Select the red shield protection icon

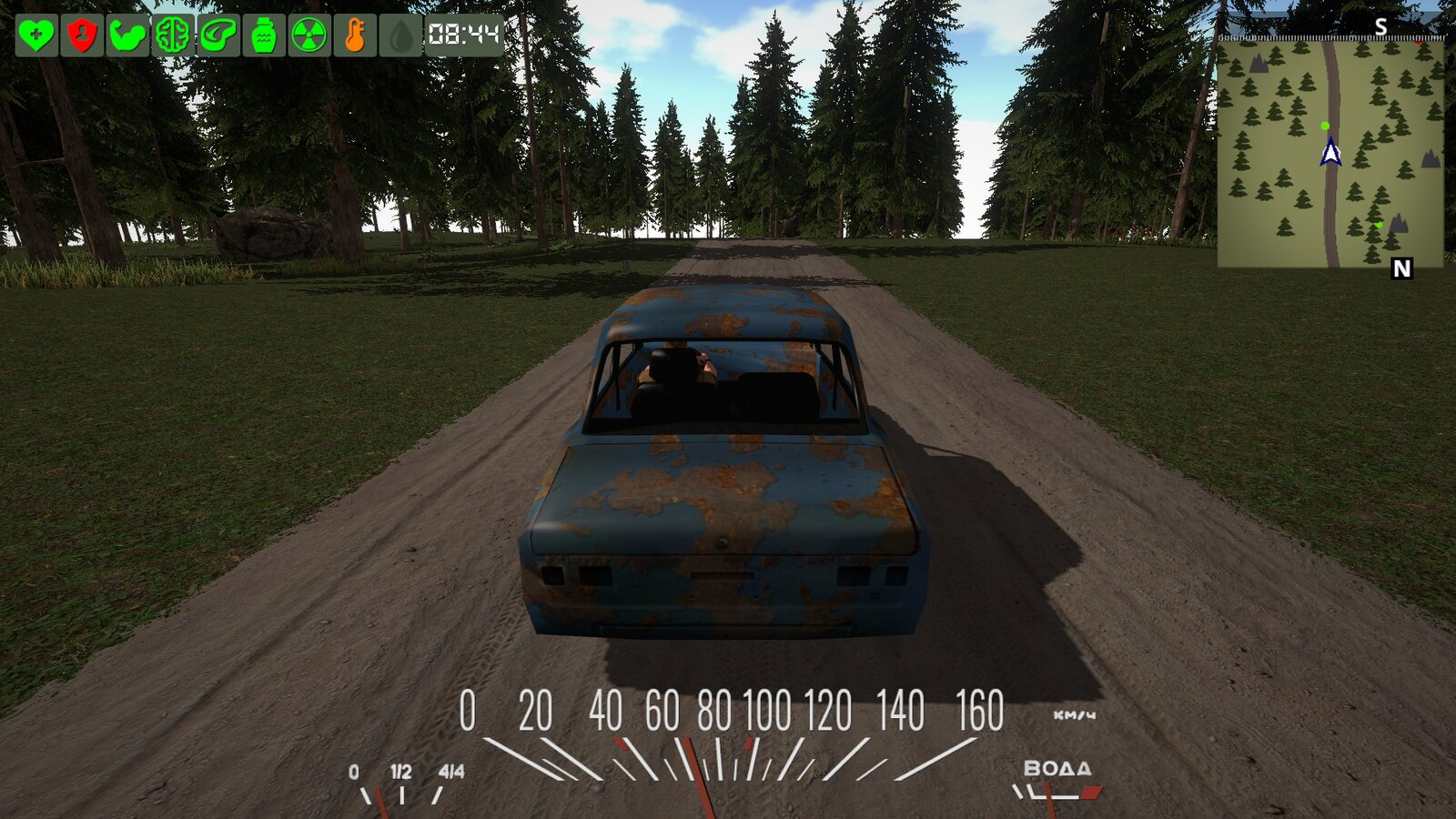pyautogui.click(x=82, y=35)
